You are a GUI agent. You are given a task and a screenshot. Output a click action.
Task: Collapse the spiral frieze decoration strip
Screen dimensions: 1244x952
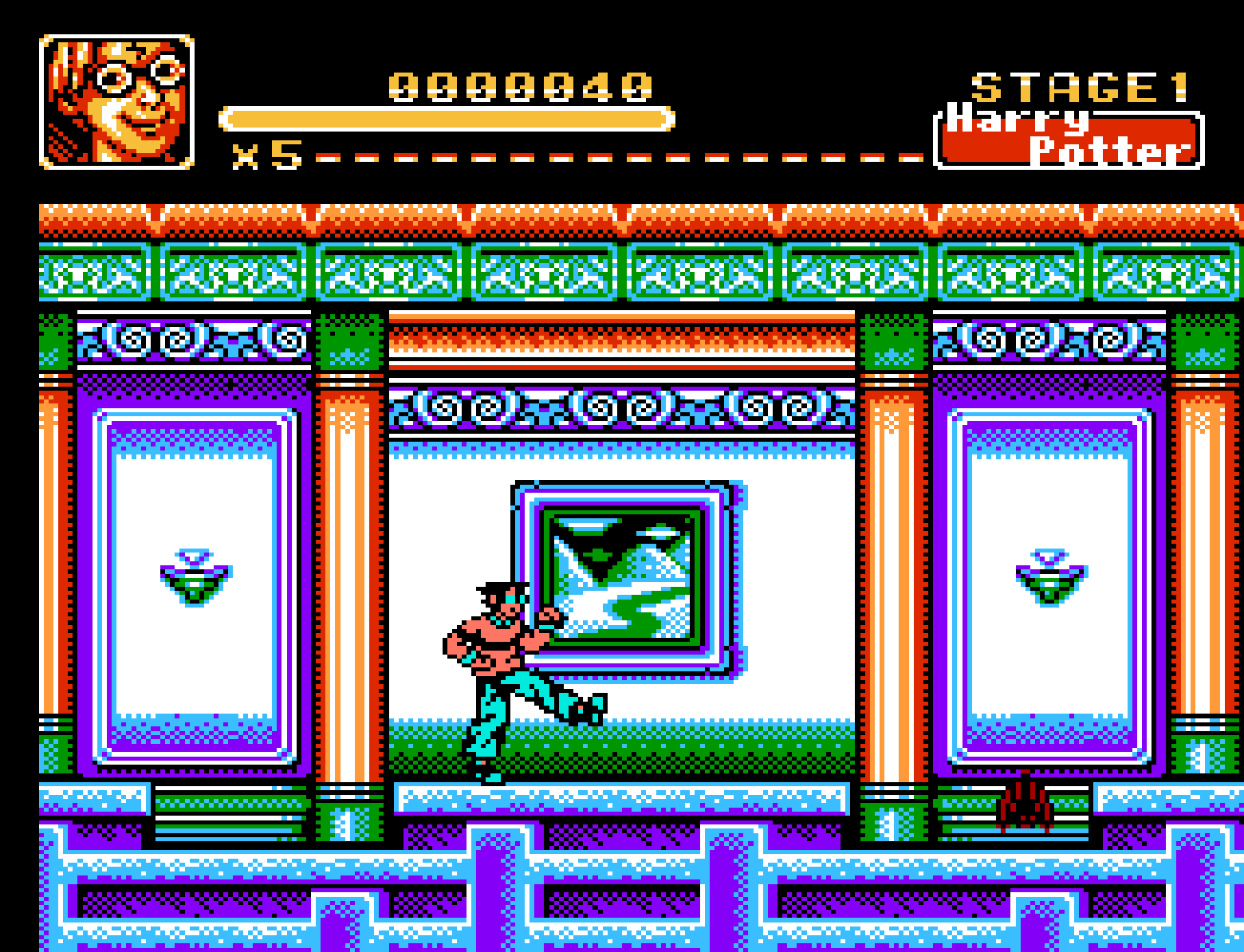(x=622, y=407)
